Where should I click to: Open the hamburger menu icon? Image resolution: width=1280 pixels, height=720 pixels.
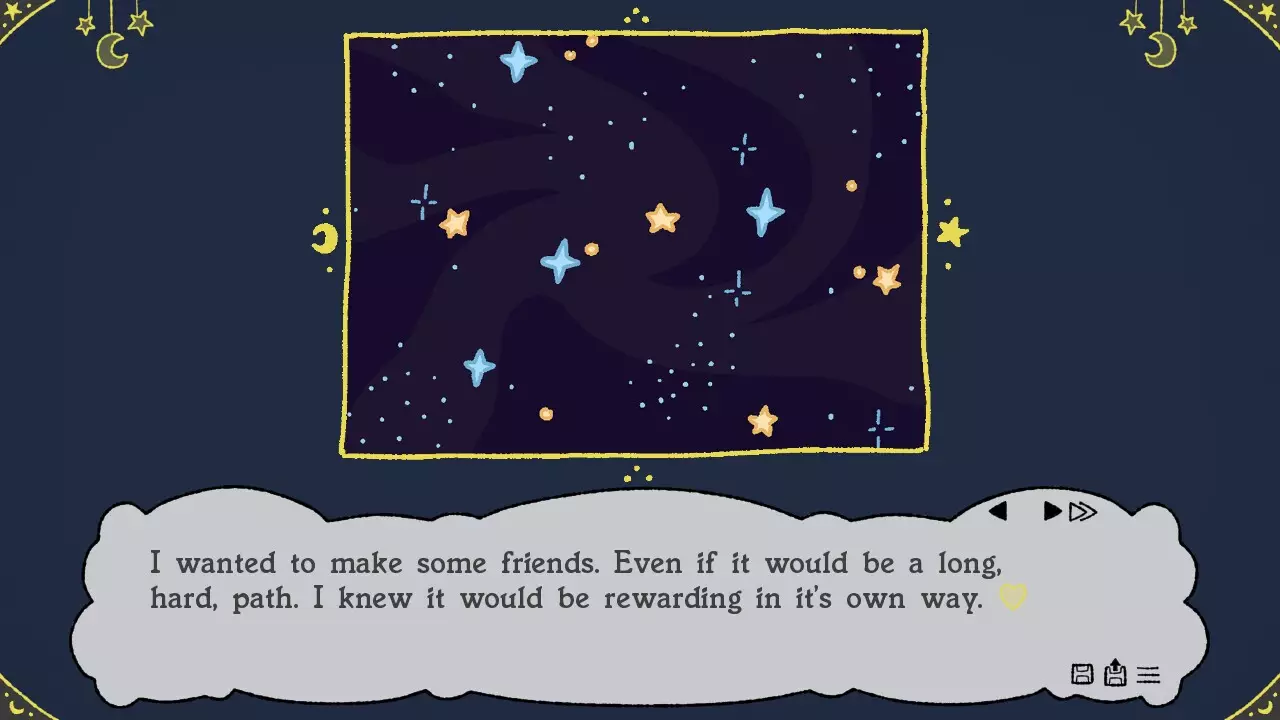point(1146,675)
